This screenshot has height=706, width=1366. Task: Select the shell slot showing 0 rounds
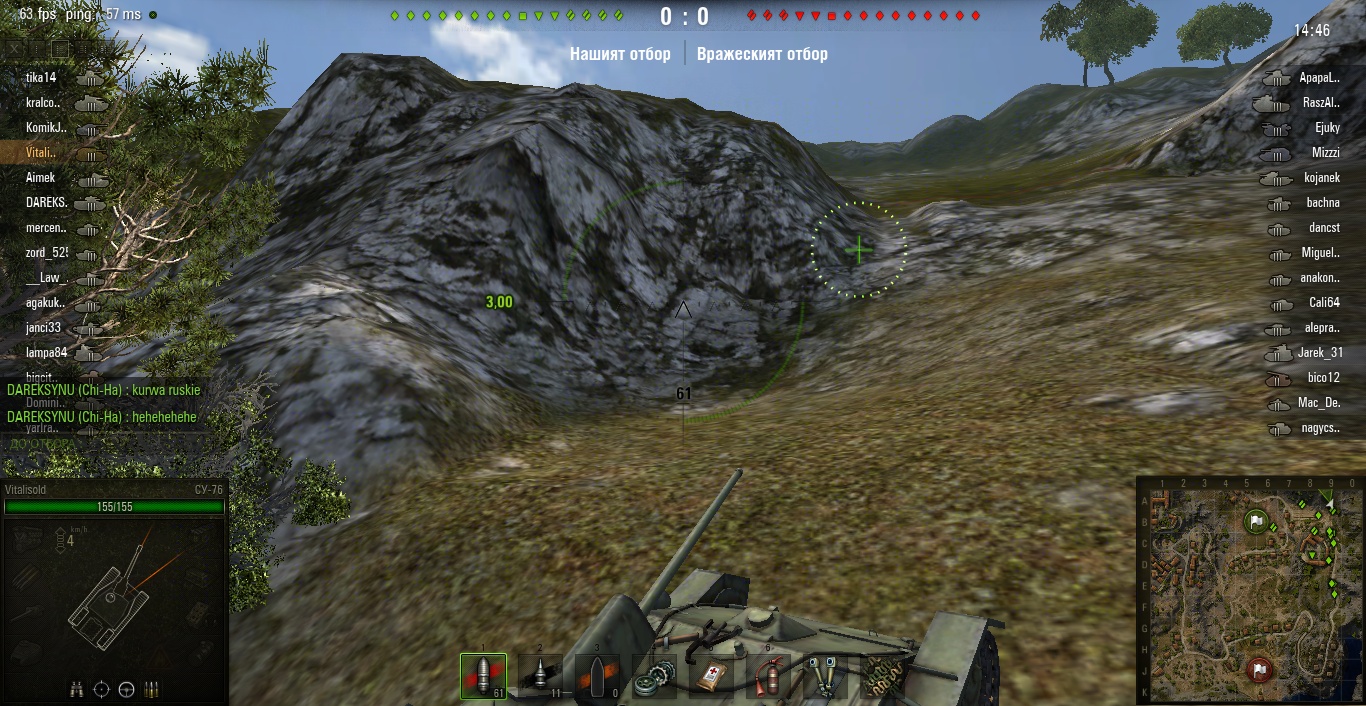pyautogui.click(x=597, y=676)
